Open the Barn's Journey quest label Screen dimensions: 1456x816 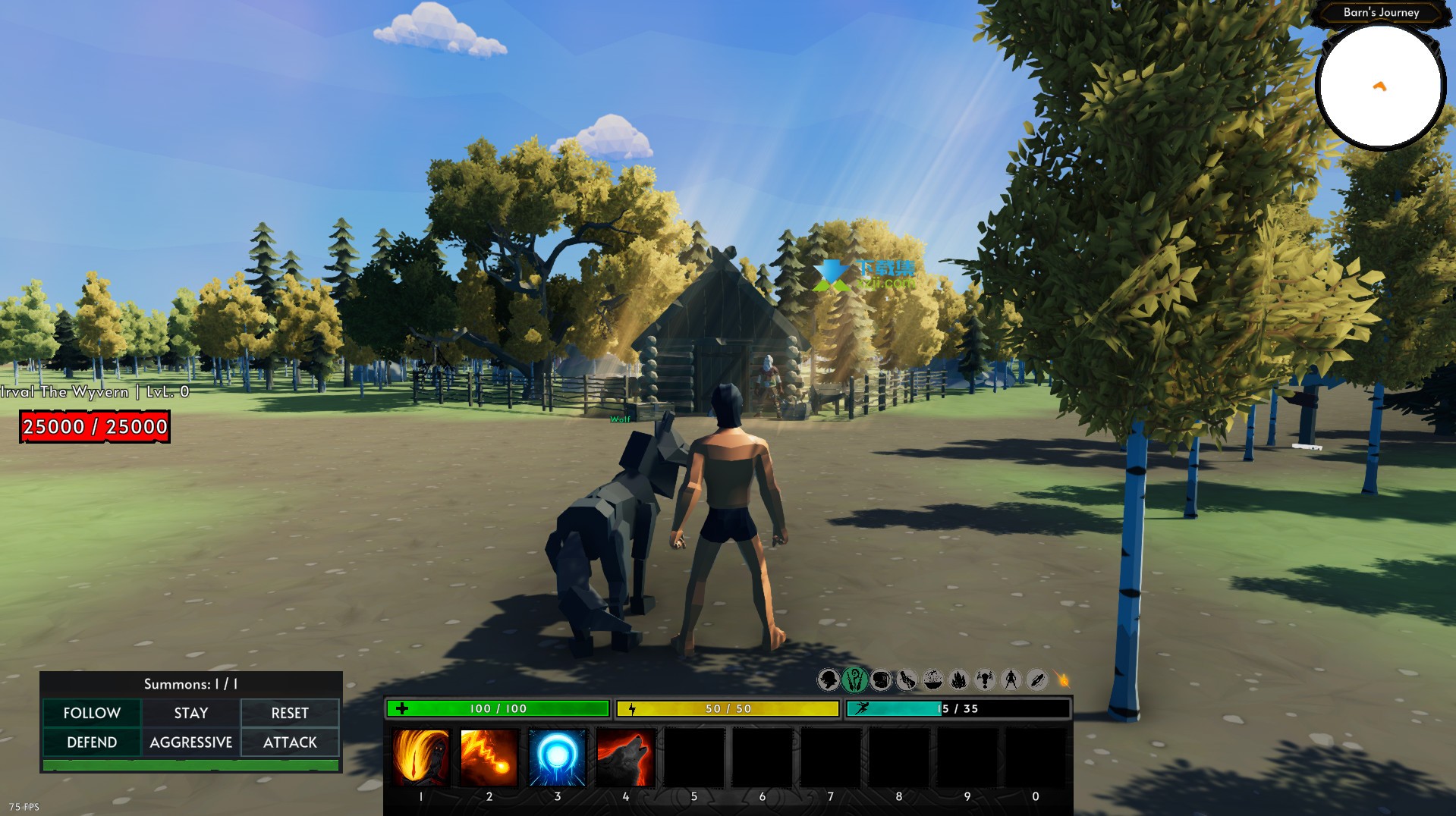(1381, 12)
